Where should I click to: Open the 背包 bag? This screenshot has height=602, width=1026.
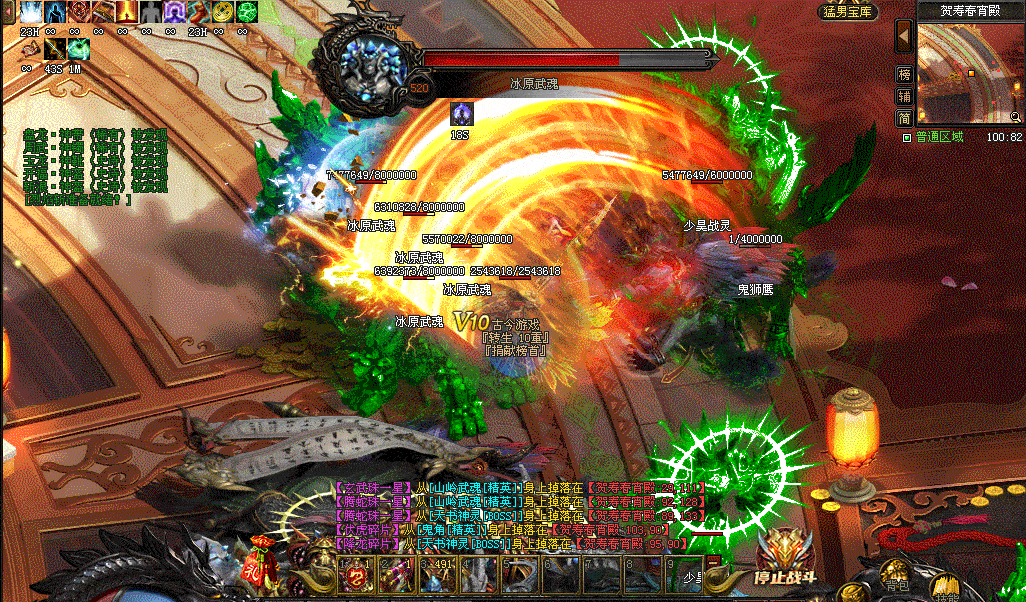click(x=896, y=584)
